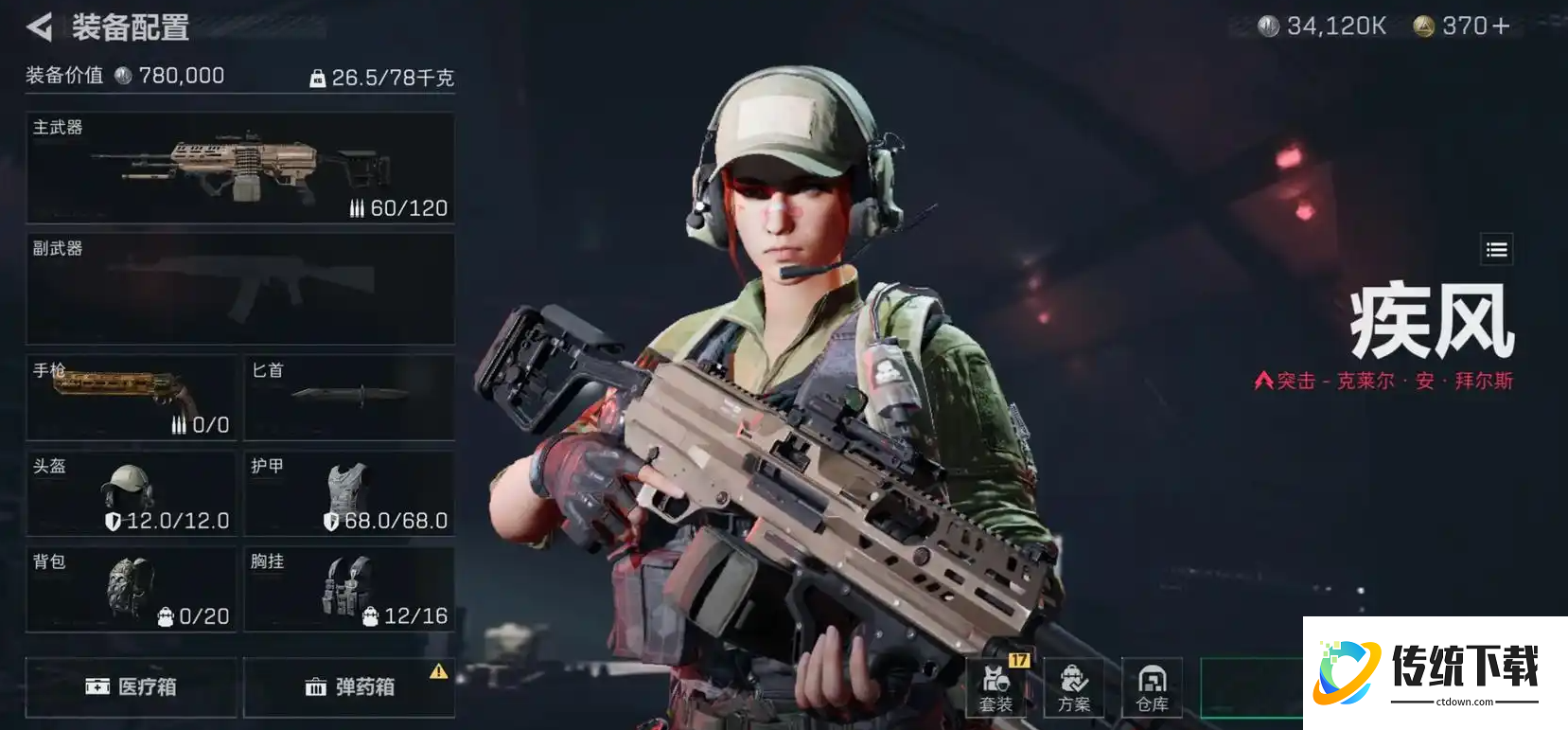The image size is (1568, 730).
Task: Open the empty 副武器 secondary weapon slot
Action: (x=240, y=289)
